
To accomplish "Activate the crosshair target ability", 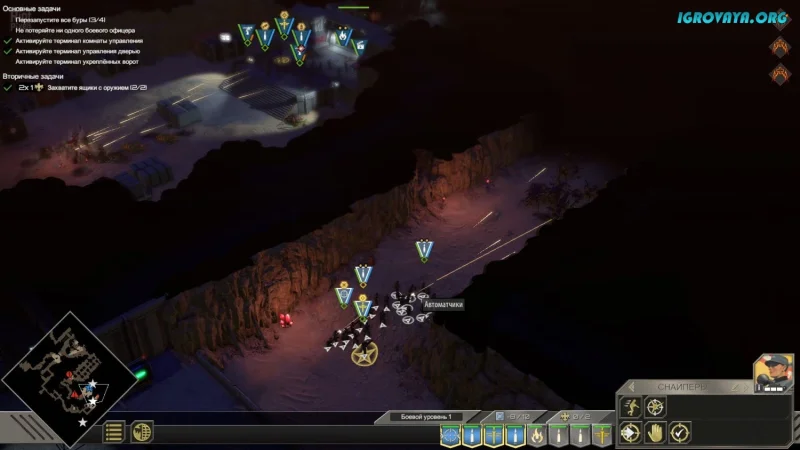I will [655, 407].
